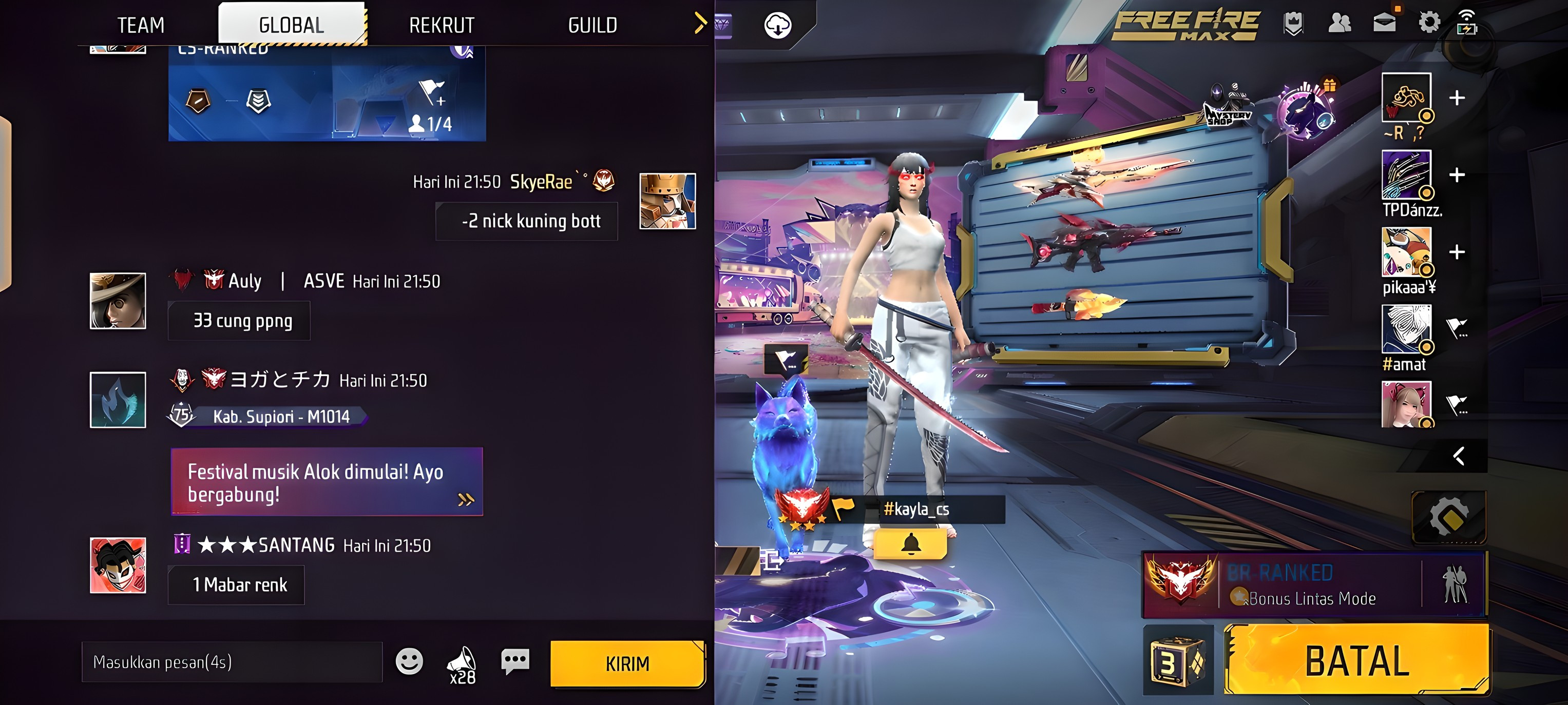Open the BR-RANKED mode selector
The image size is (1568, 705).
pyautogui.click(x=1315, y=584)
